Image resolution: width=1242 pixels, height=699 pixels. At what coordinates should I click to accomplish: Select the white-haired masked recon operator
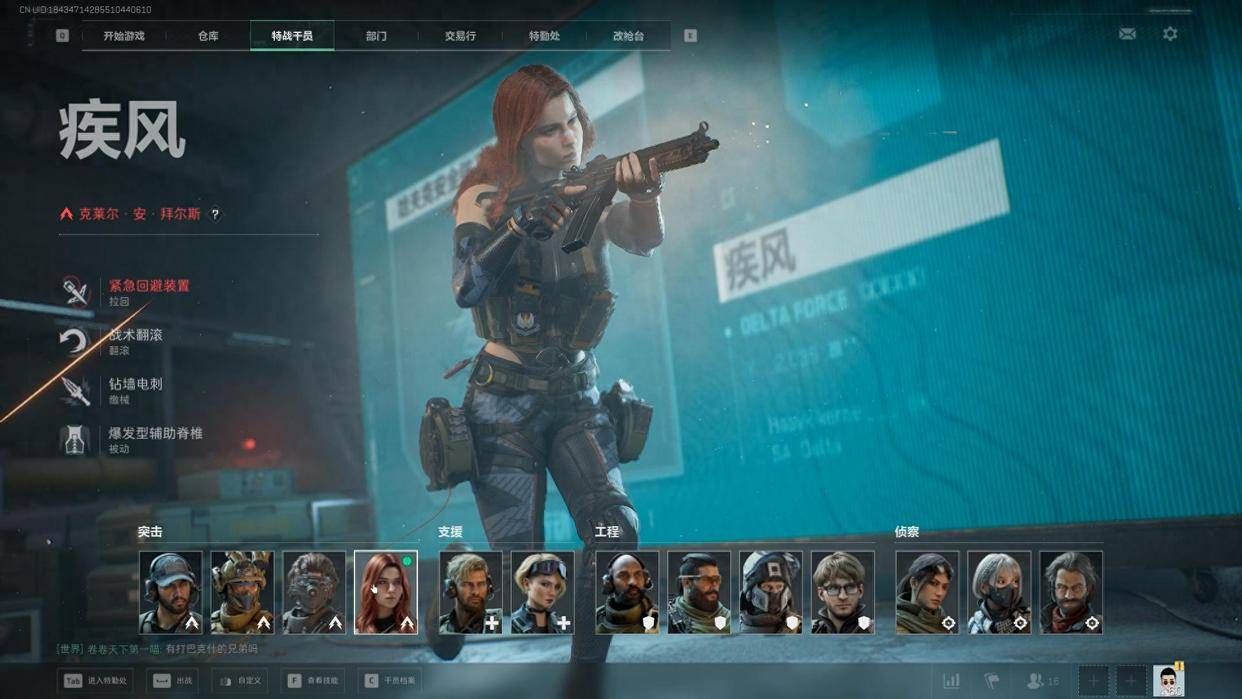999,592
